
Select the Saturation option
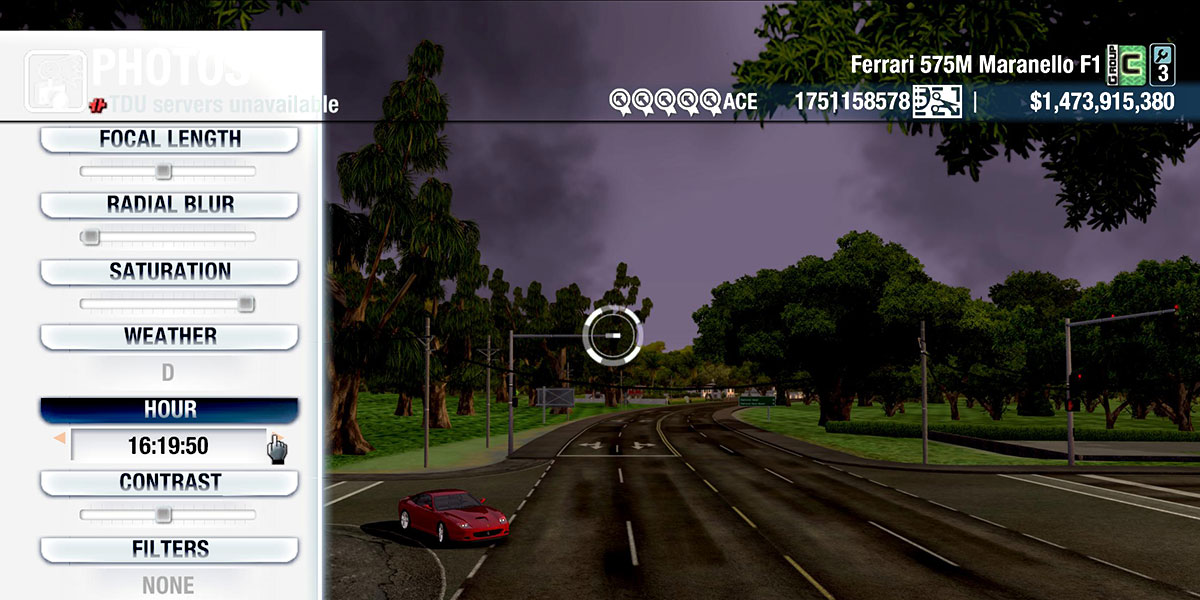(169, 271)
